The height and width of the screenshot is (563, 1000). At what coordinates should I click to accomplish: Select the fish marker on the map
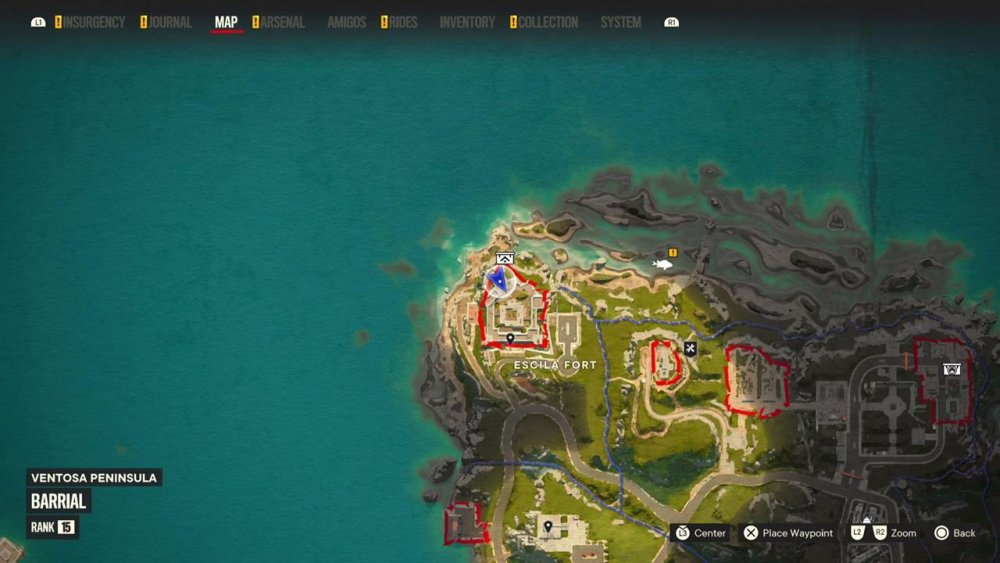tap(663, 265)
